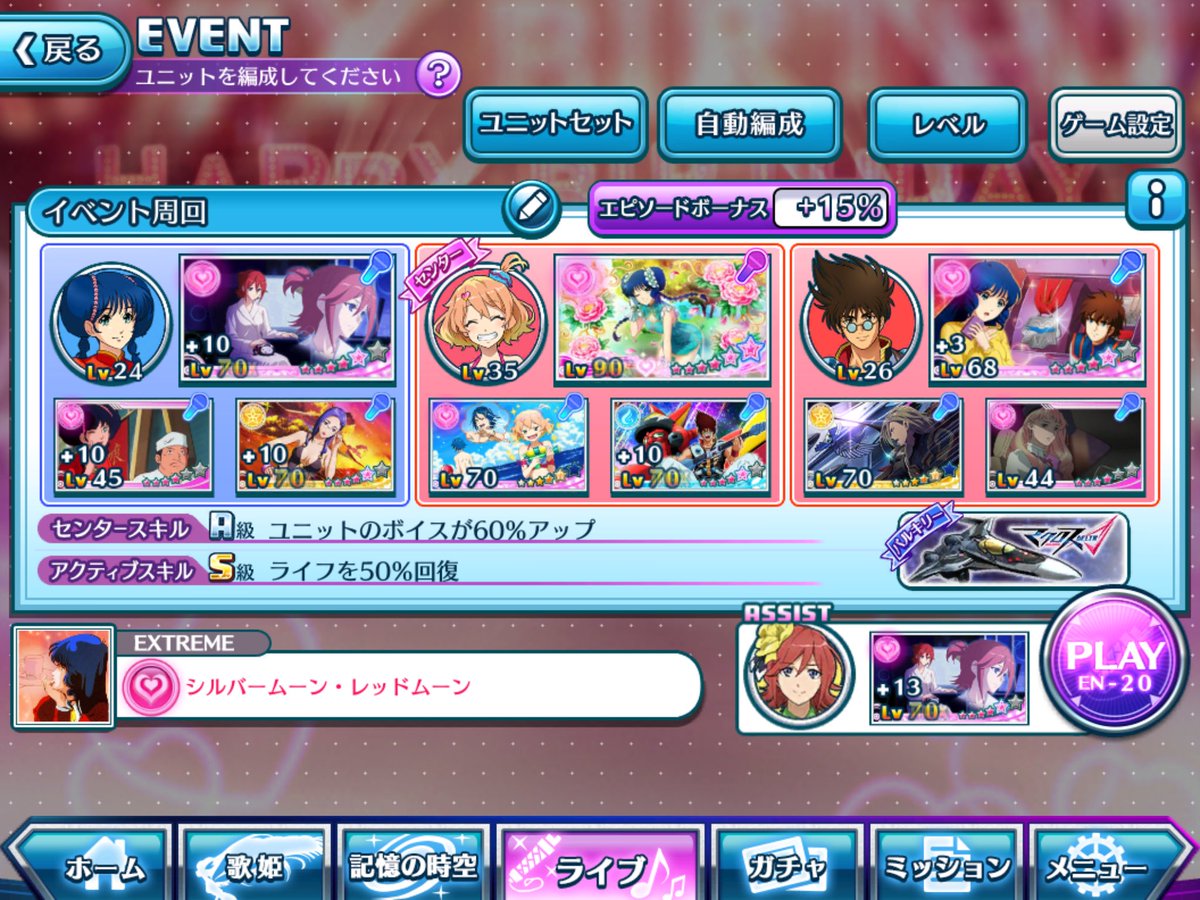This screenshot has height=900, width=1200.
Task: Go back with the 戻る button
Action: pyautogui.click(x=62, y=50)
